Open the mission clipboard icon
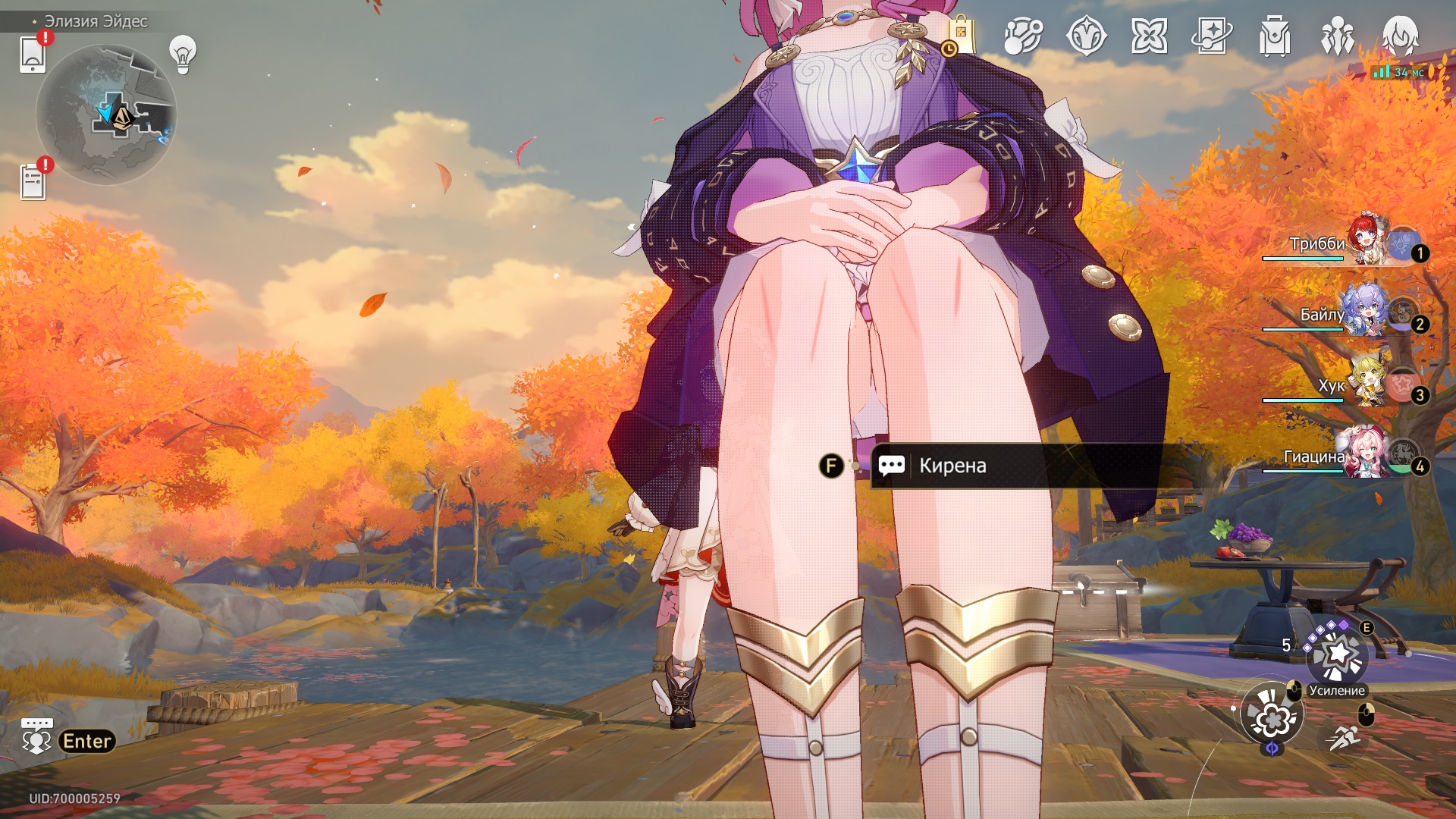The height and width of the screenshot is (819, 1456). click(33, 182)
